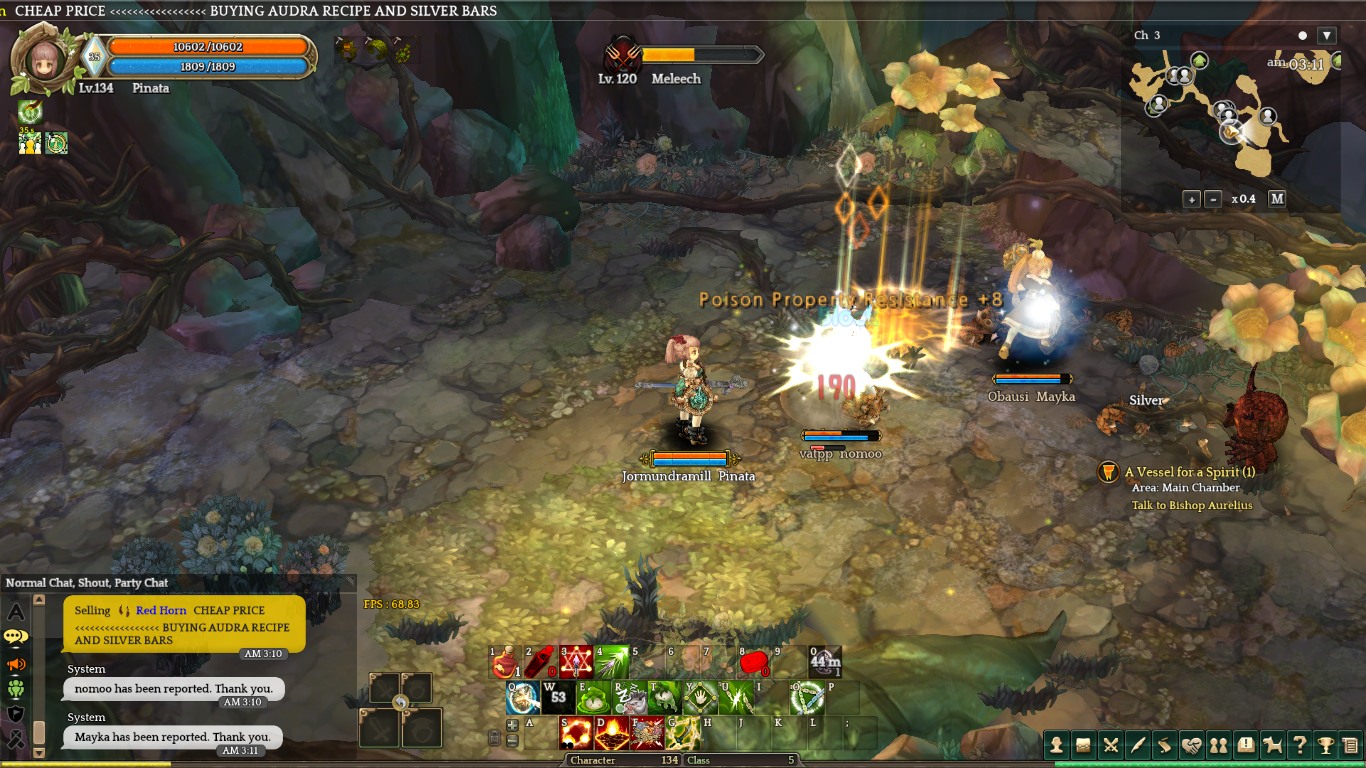Image resolution: width=1366 pixels, height=768 pixels.
Task: Open the trophy achievements menu
Action: 1326,745
